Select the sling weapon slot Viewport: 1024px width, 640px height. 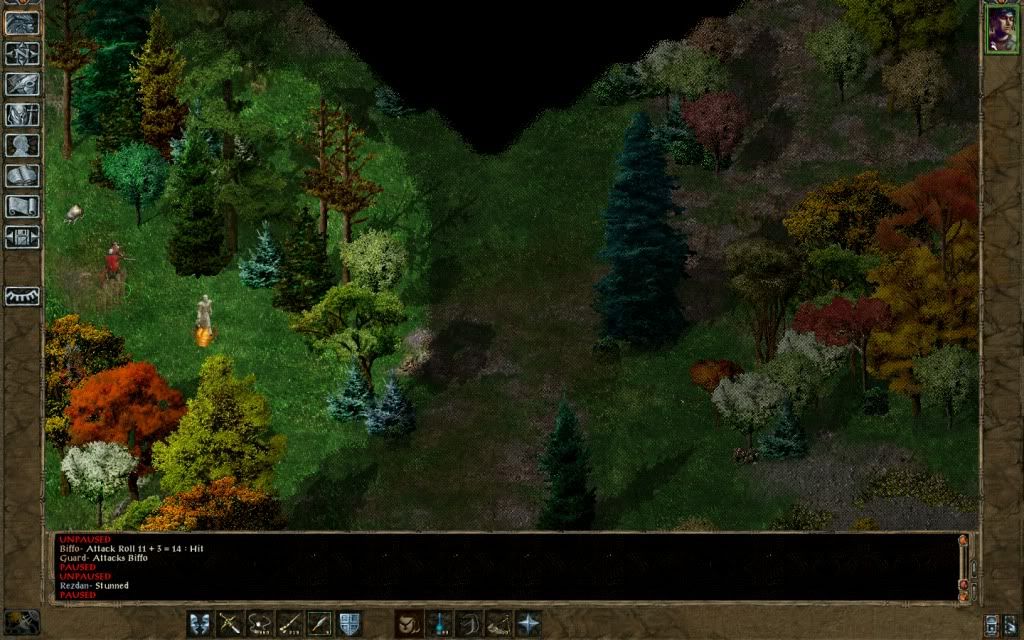tap(261, 623)
